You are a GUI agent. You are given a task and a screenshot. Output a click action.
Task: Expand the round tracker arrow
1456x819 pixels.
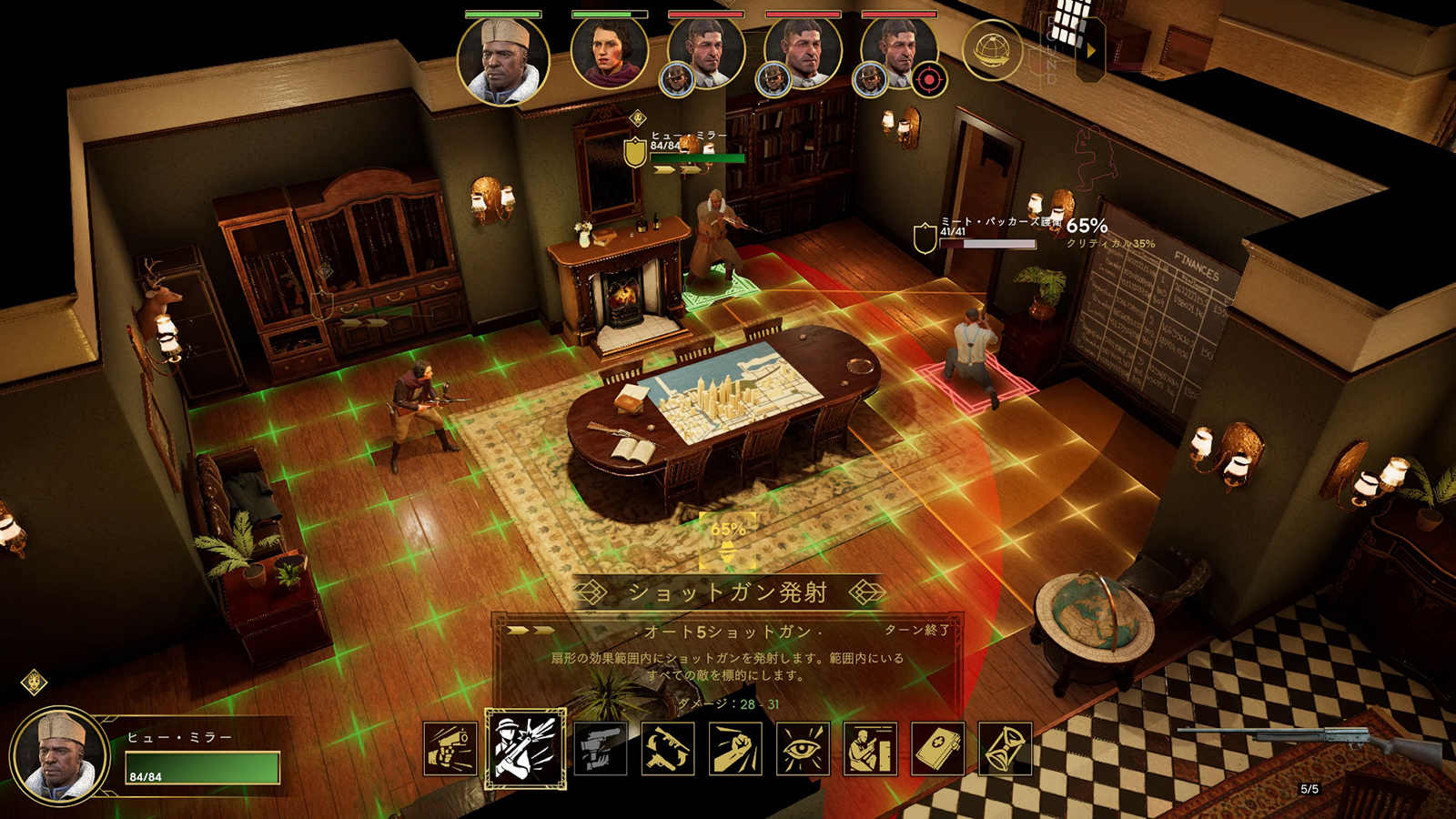(1090, 51)
